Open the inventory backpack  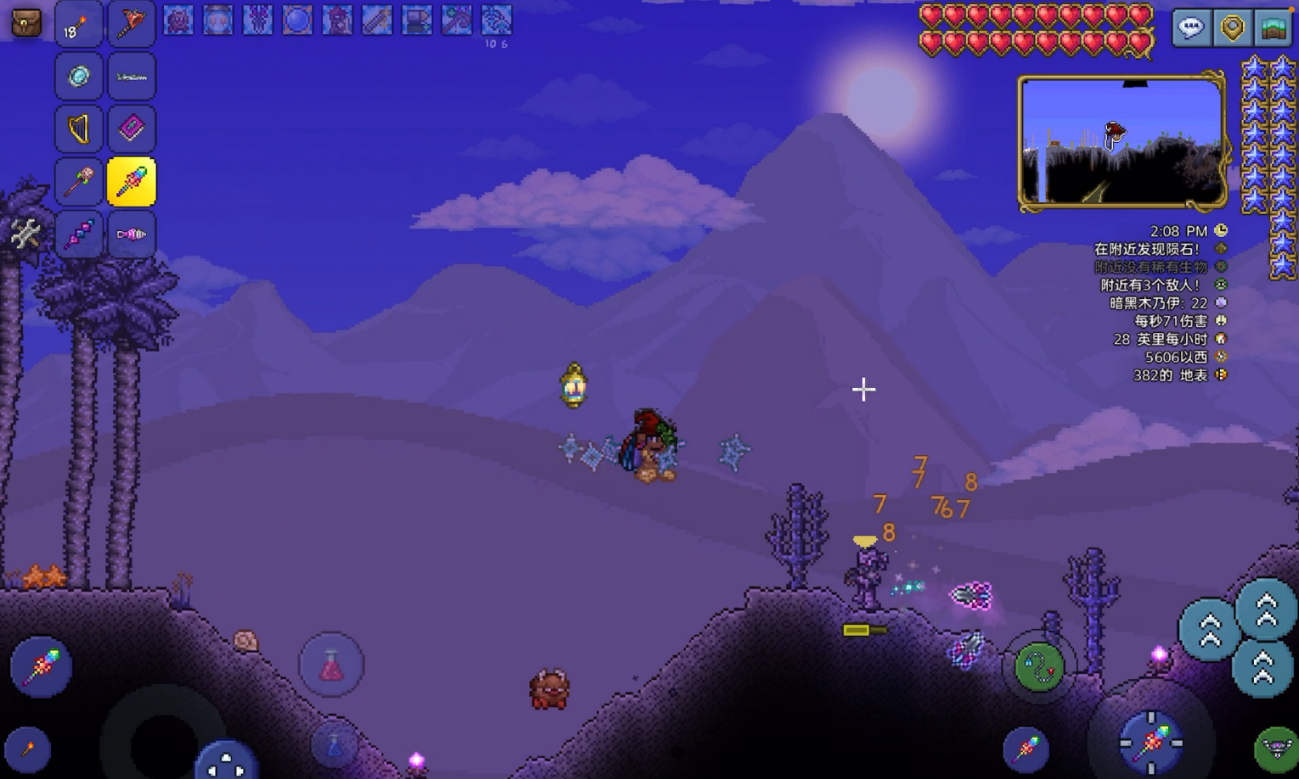[x=26, y=23]
